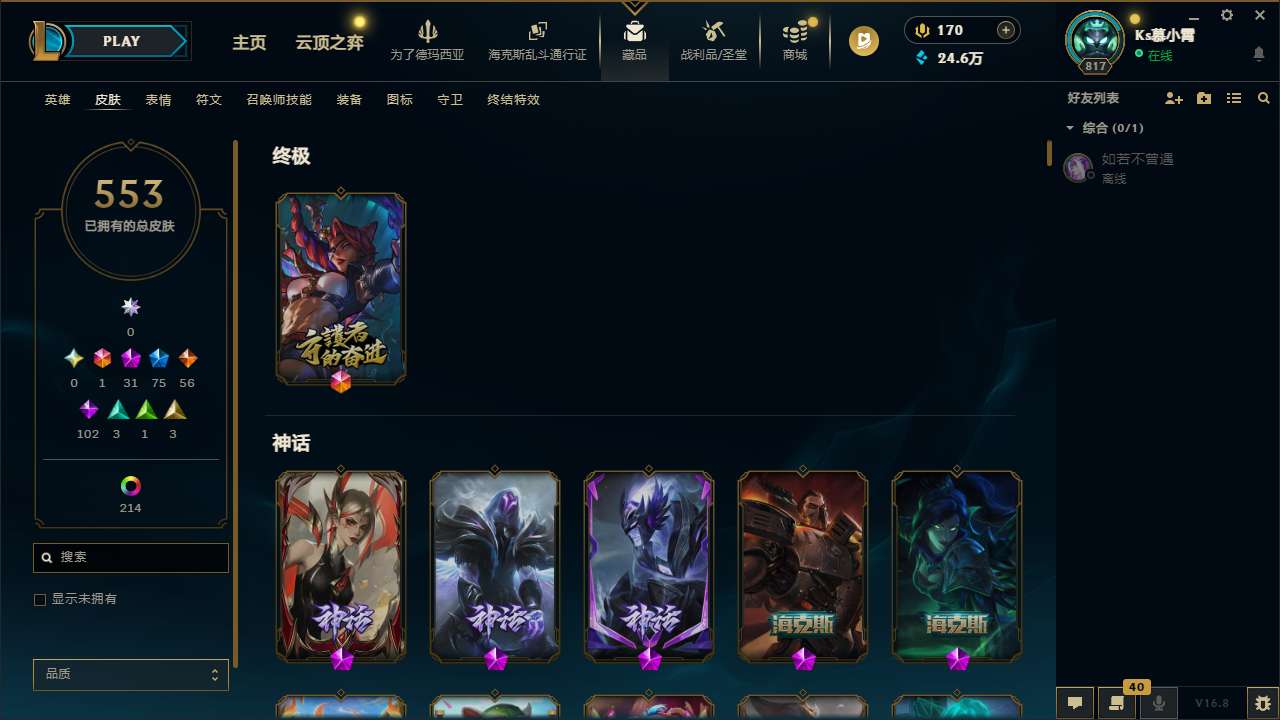Open the 品质 quality dropdown
Viewport: 1280px width, 720px height.
[130, 674]
